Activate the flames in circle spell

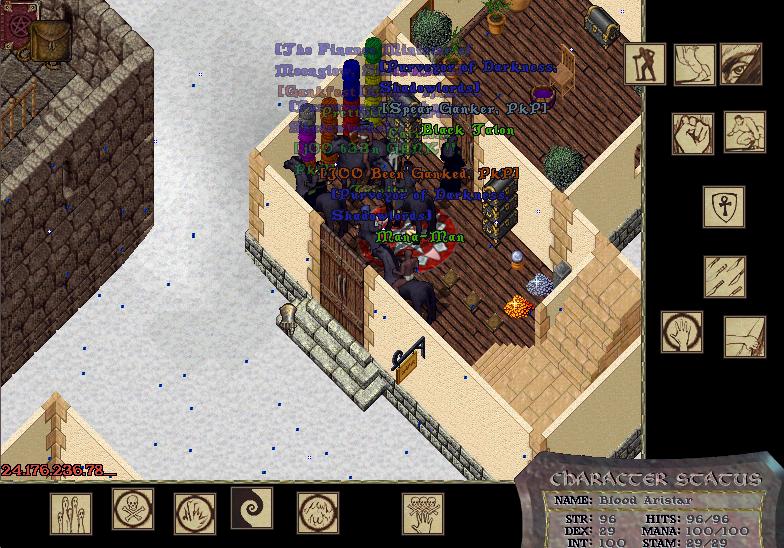pyautogui.click(x=195, y=514)
